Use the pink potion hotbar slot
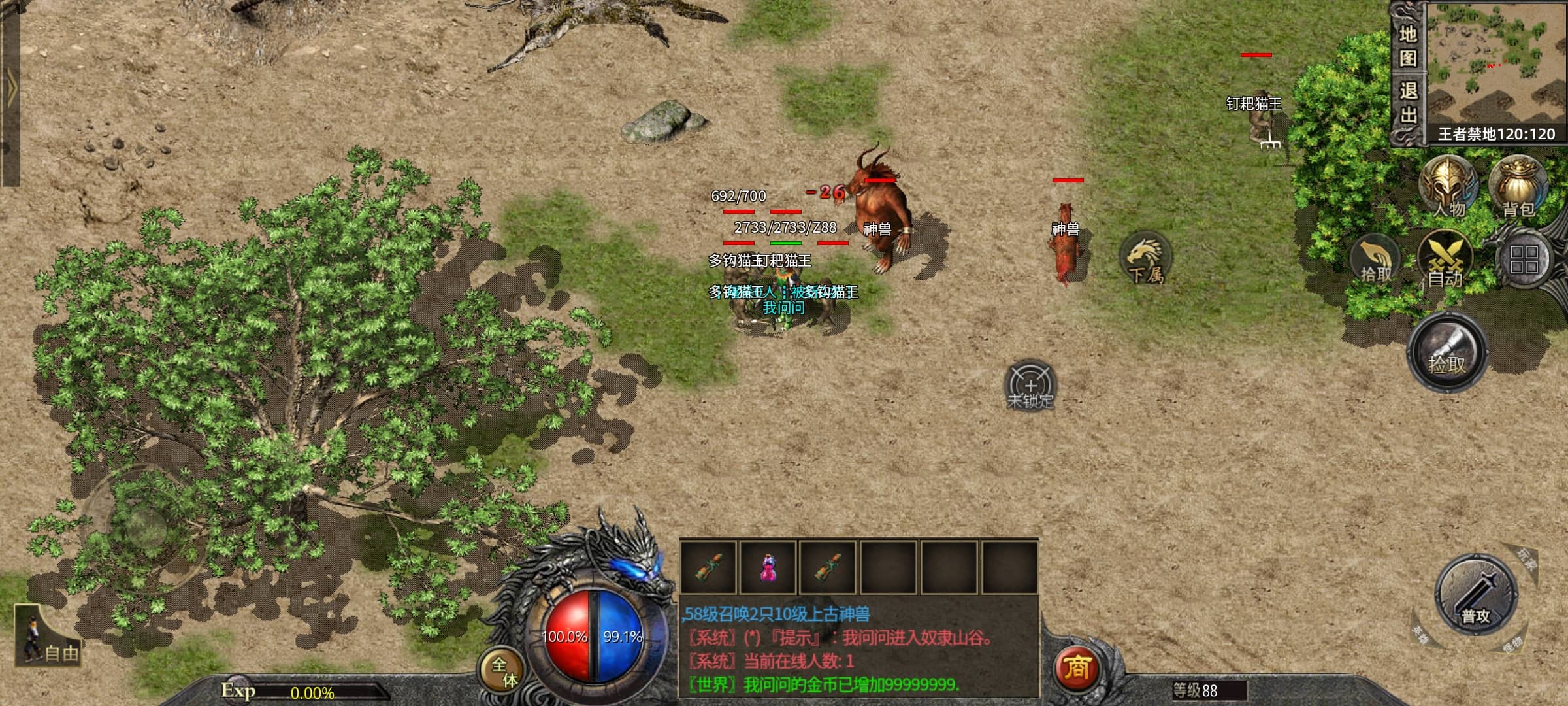This screenshot has height=706, width=1568. 768,567
